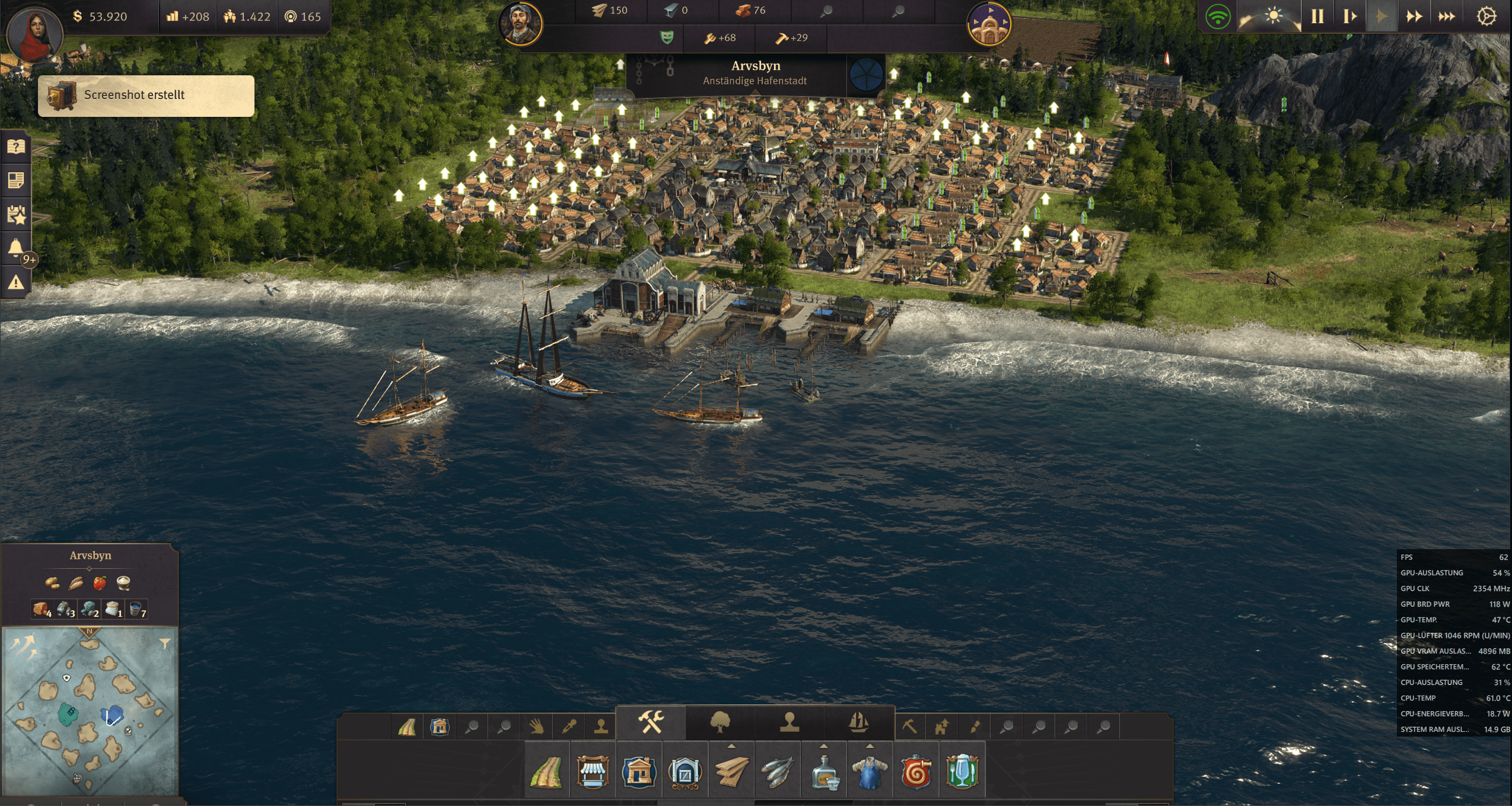
Task: Pause the game speed
Action: point(1317,17)
